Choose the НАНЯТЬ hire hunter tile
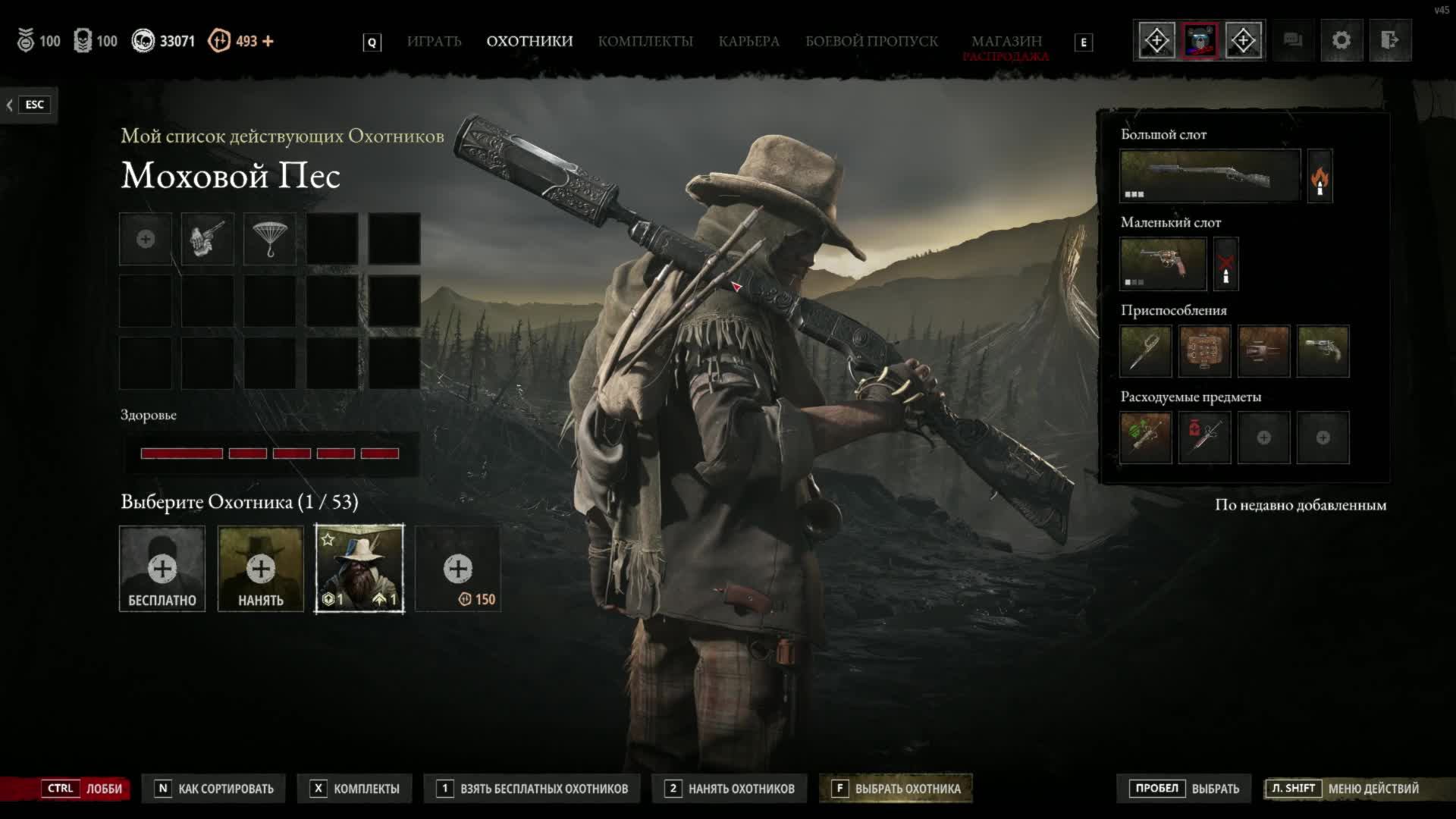The height and width of the screenshot is (819, 1456). (x=261, y=569)
